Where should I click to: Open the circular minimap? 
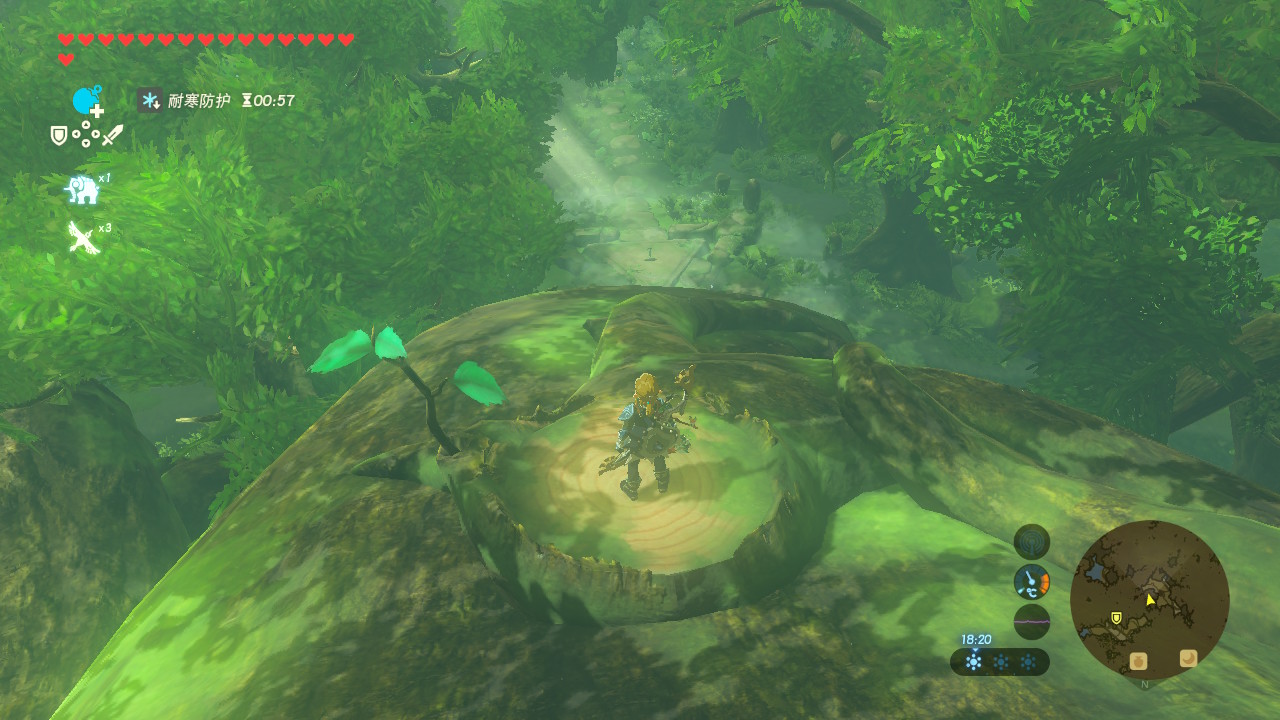pyautogui.click(x=1149, y=600)
